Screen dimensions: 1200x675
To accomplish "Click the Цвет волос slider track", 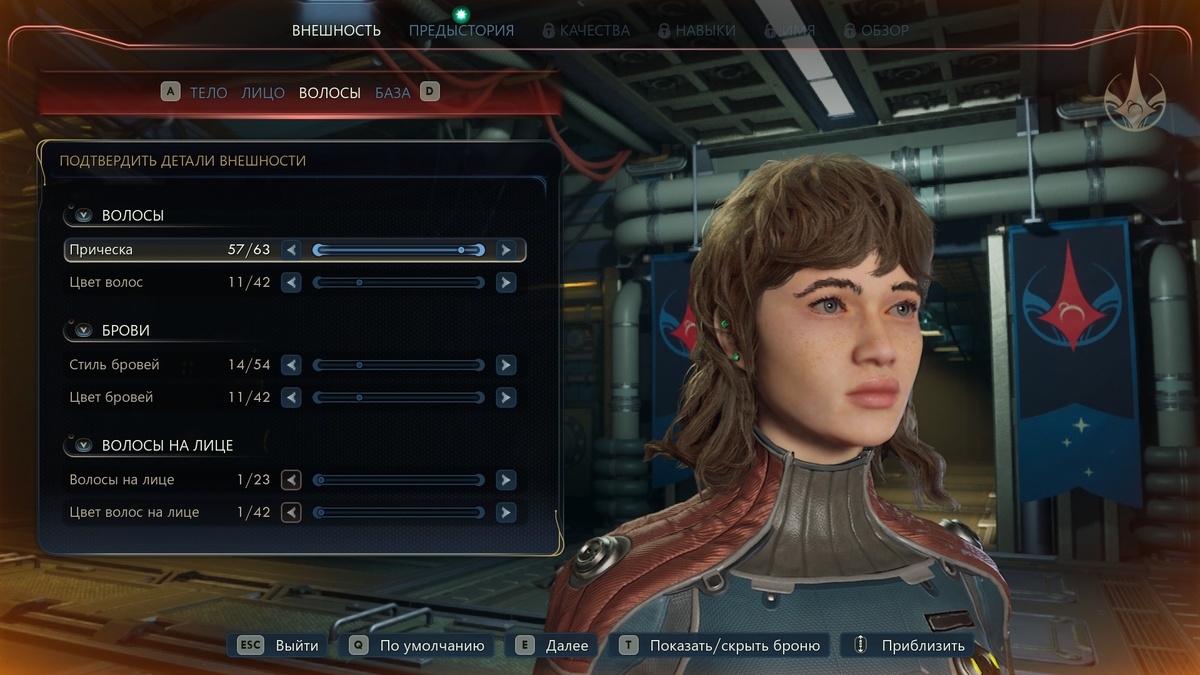I will pos(398,283).
